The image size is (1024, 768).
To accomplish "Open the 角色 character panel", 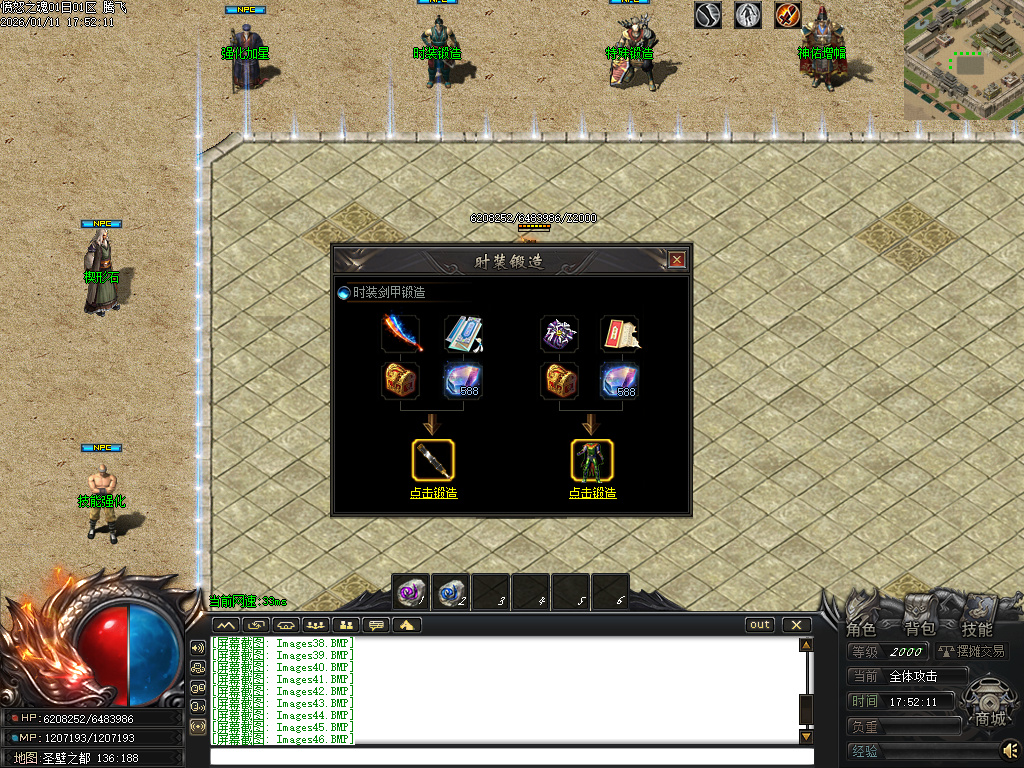I will coord(861,629).
